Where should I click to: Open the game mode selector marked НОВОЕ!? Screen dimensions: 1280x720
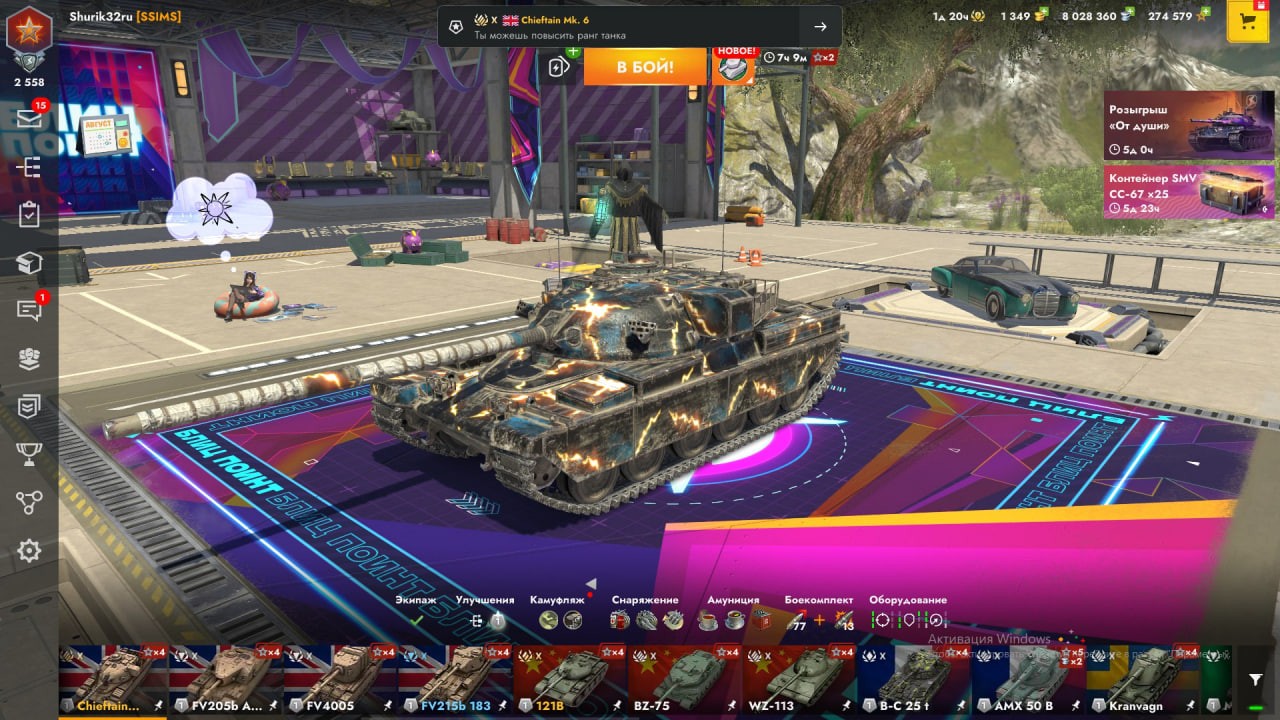coord(733,66)
